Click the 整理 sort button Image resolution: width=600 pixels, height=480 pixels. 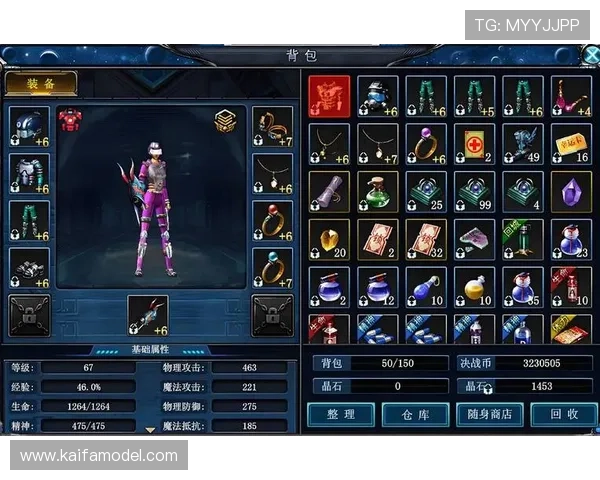(340, 413)
